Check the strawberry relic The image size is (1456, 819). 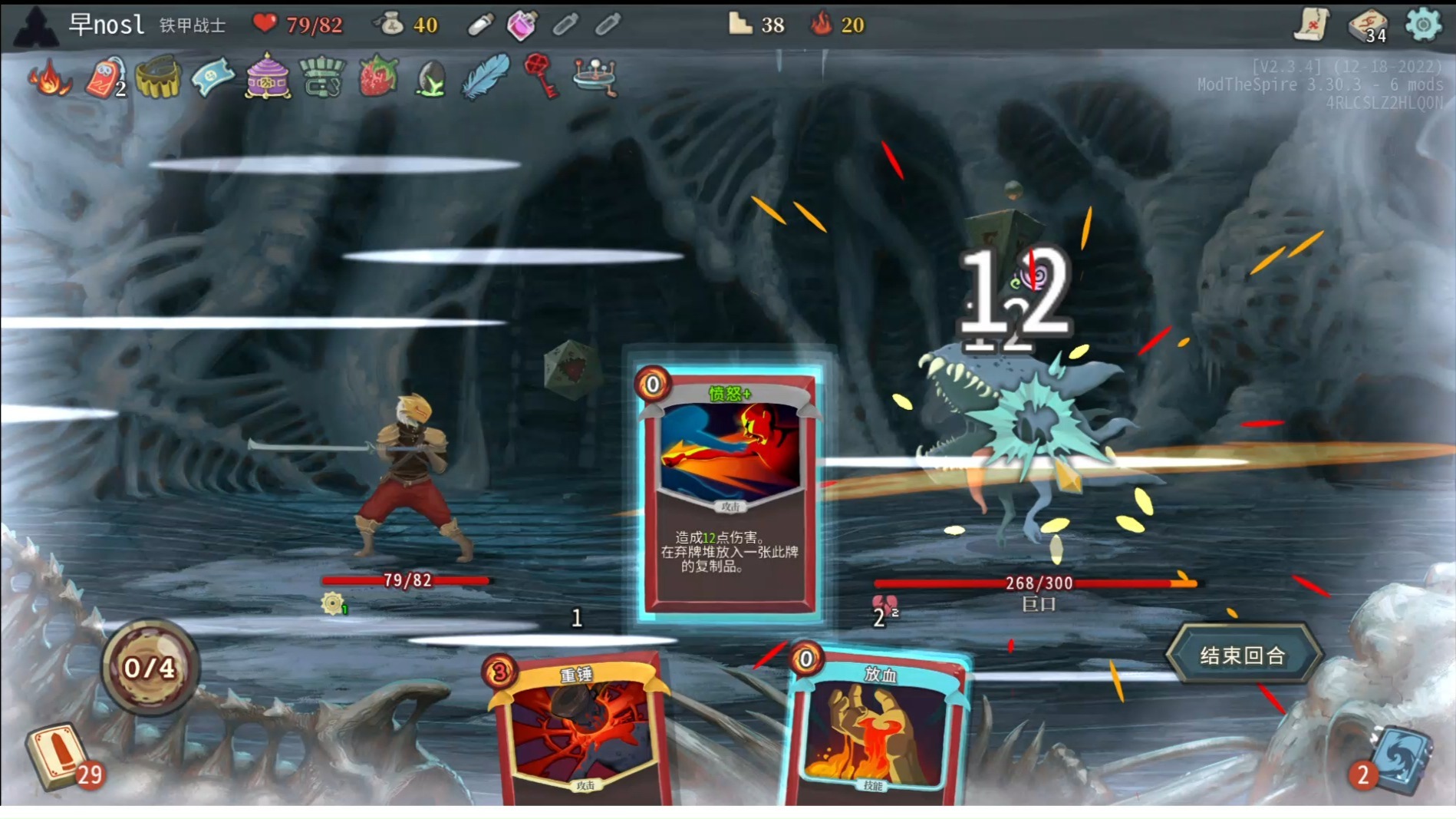[377, 78]
